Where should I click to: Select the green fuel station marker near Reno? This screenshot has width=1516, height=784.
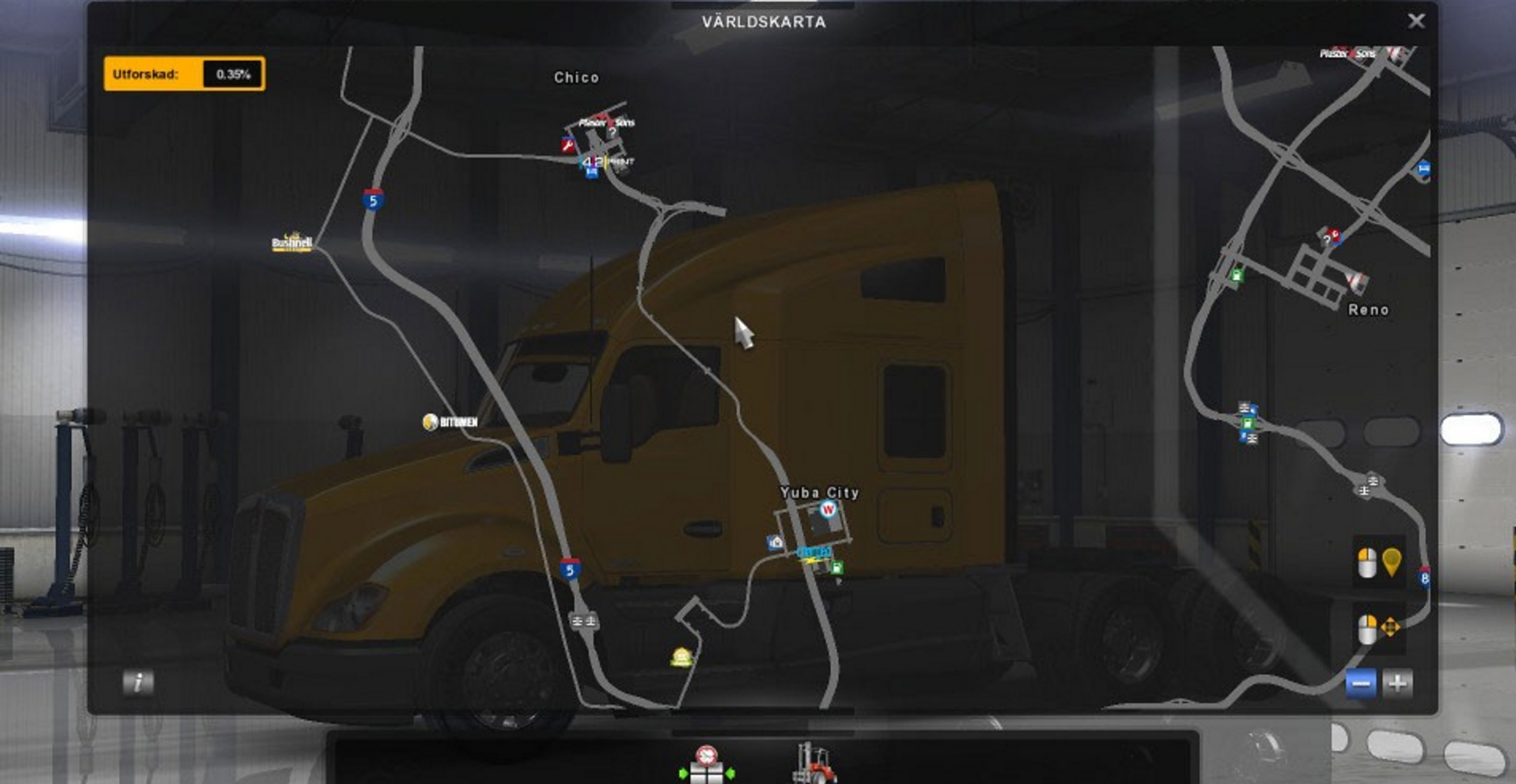[1237, 276]
